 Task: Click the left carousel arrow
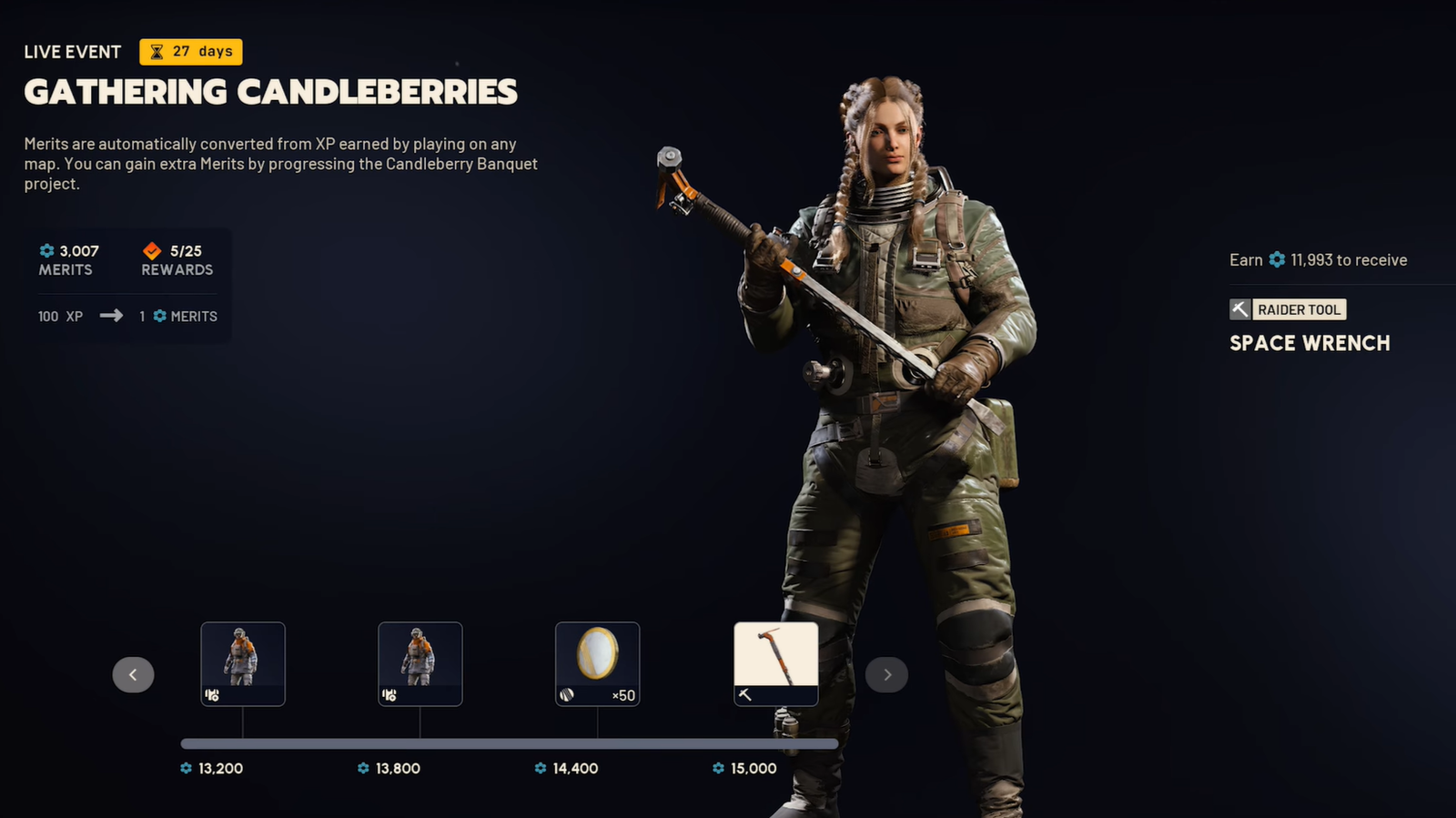[x=134, y=674]
